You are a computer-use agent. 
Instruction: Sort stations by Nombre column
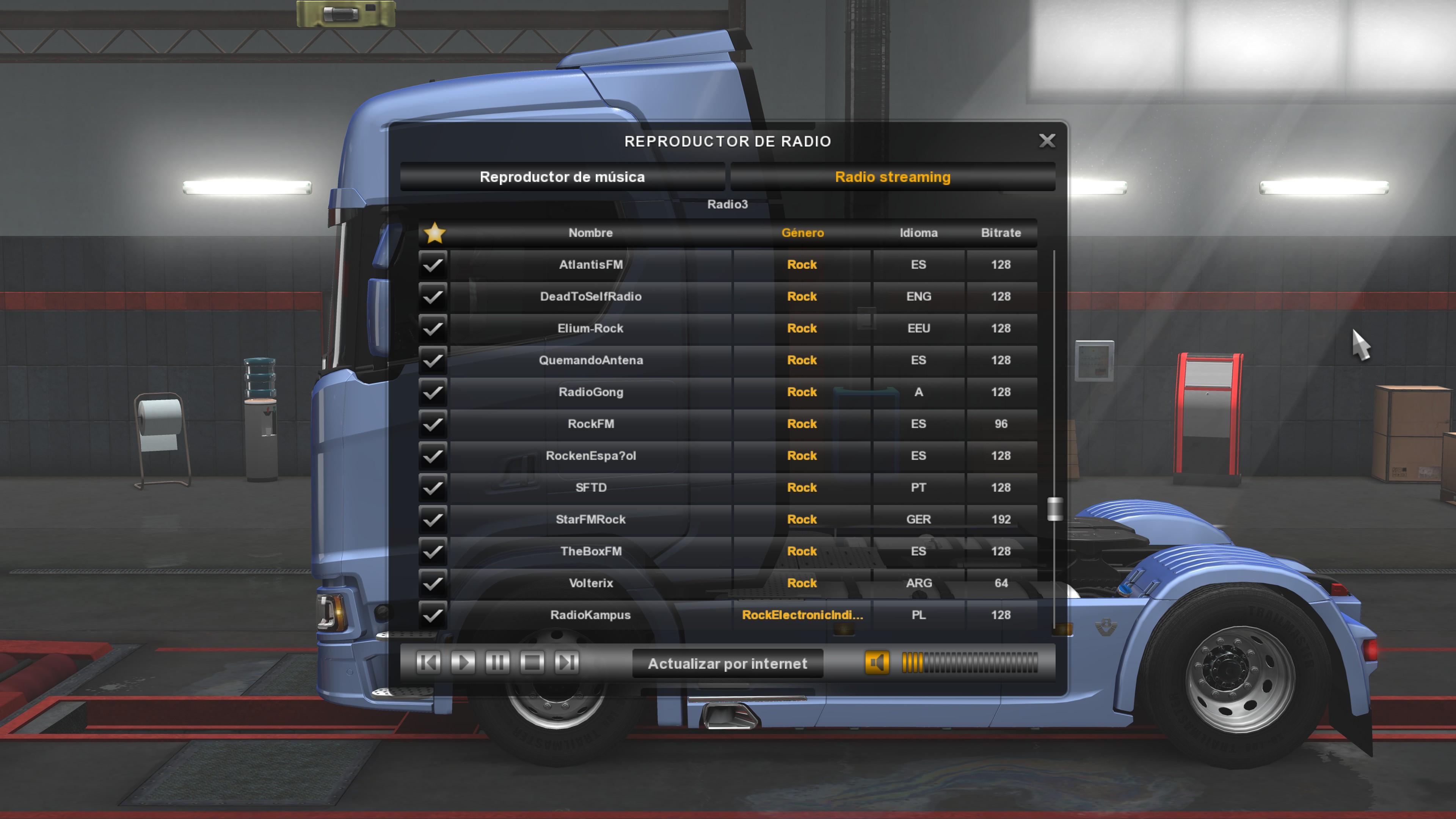[590, 233]
